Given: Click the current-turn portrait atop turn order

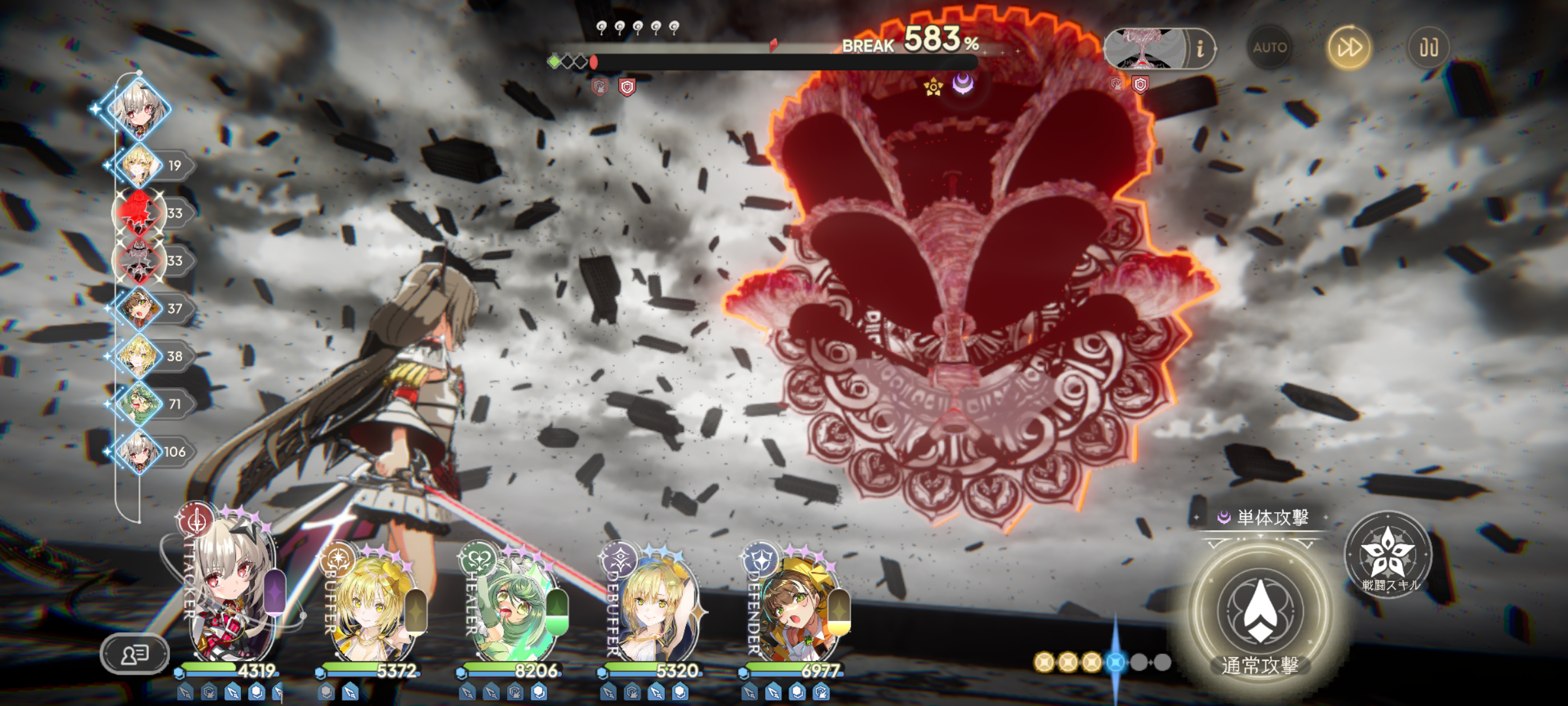Looking at the screenshot, I should [x=139, y=109].
